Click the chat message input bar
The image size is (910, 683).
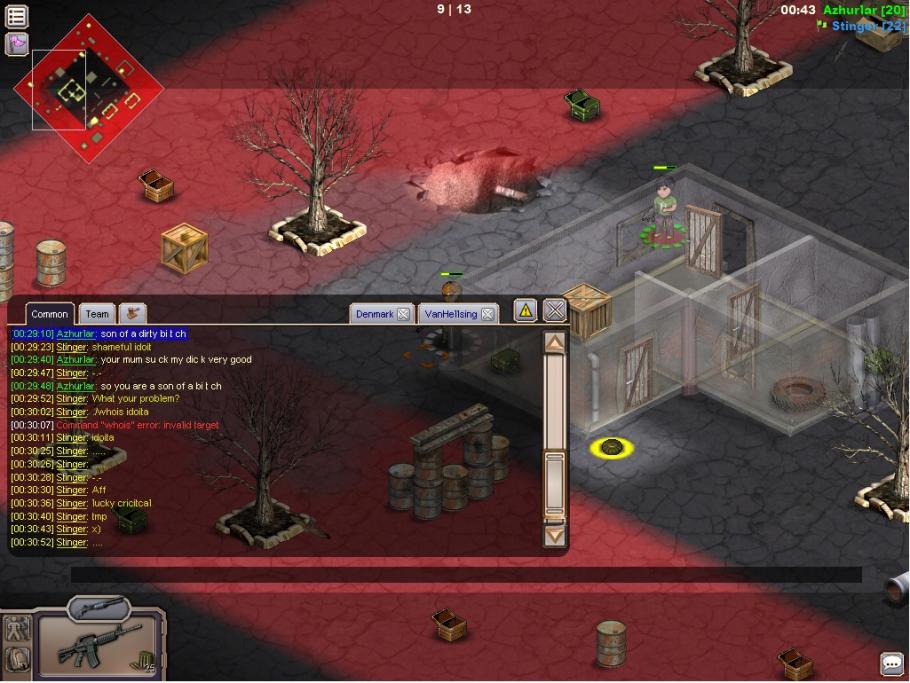pyautogui.click(x=465, y=575)
